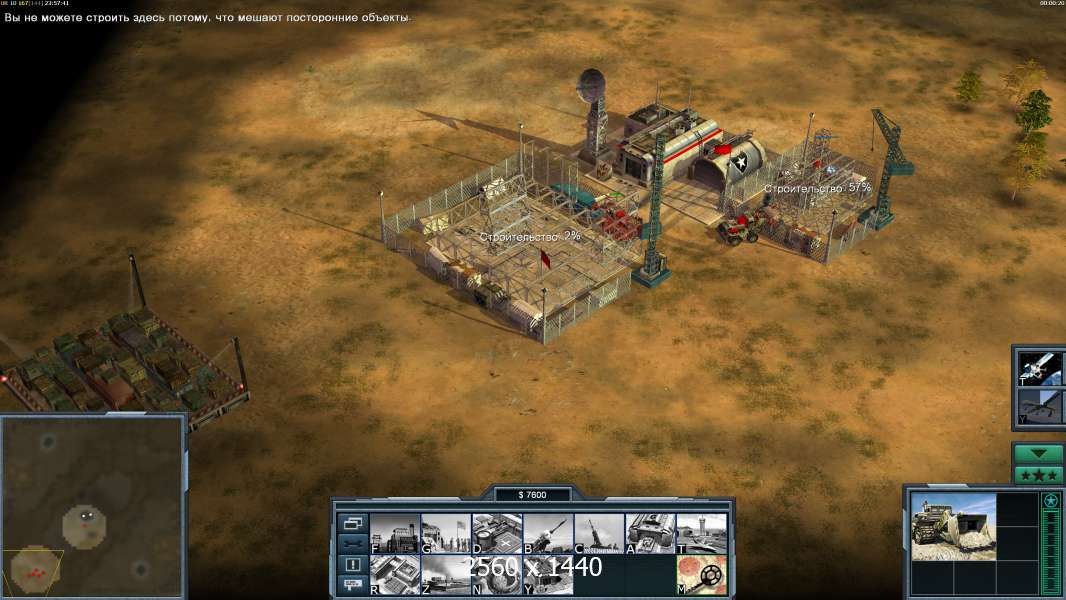Pick the build icon with hotkey D
Viewport: 1066px width, 600px height.
point(497,533)
